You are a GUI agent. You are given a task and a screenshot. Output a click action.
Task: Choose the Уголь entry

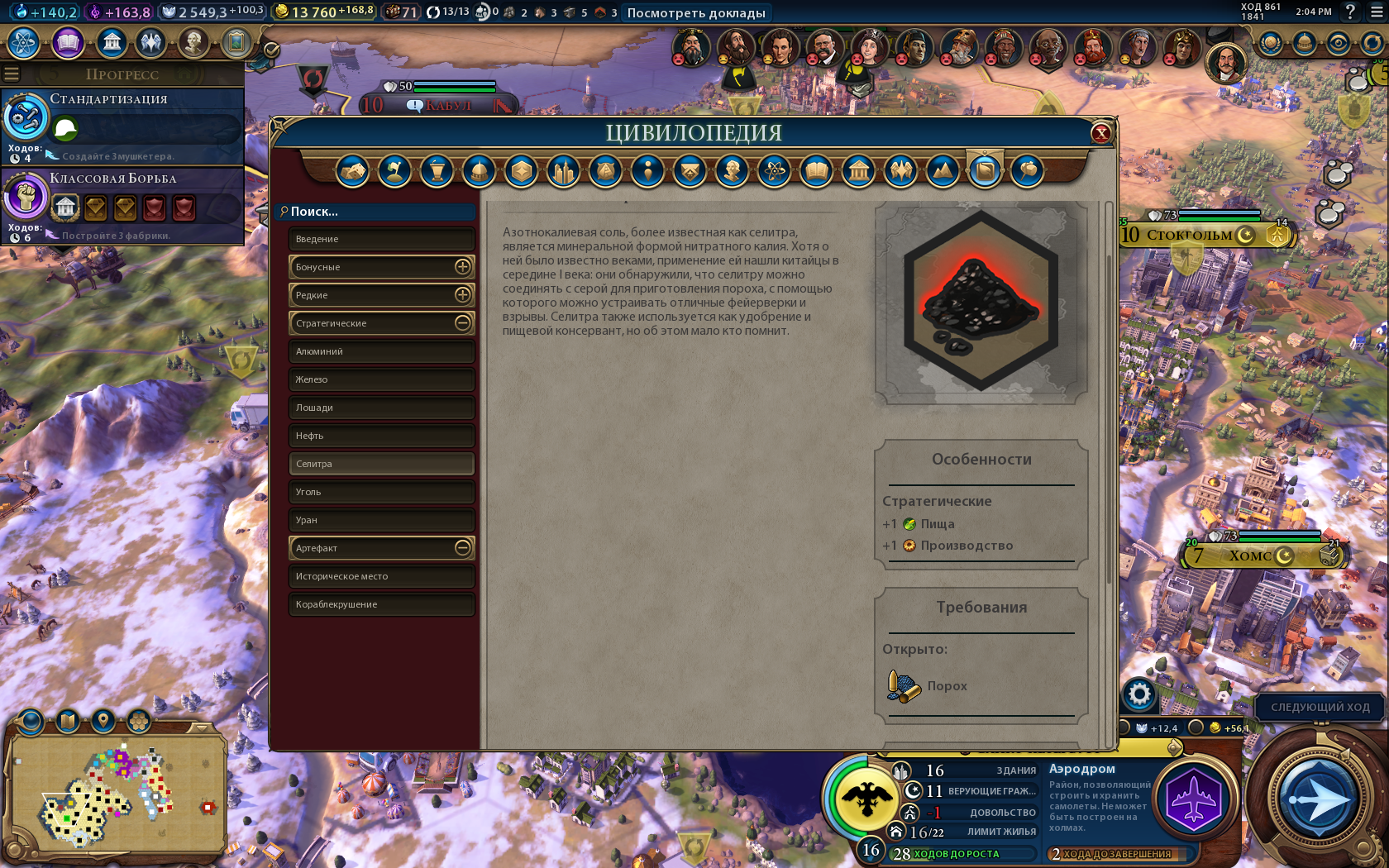pos(381,492)
